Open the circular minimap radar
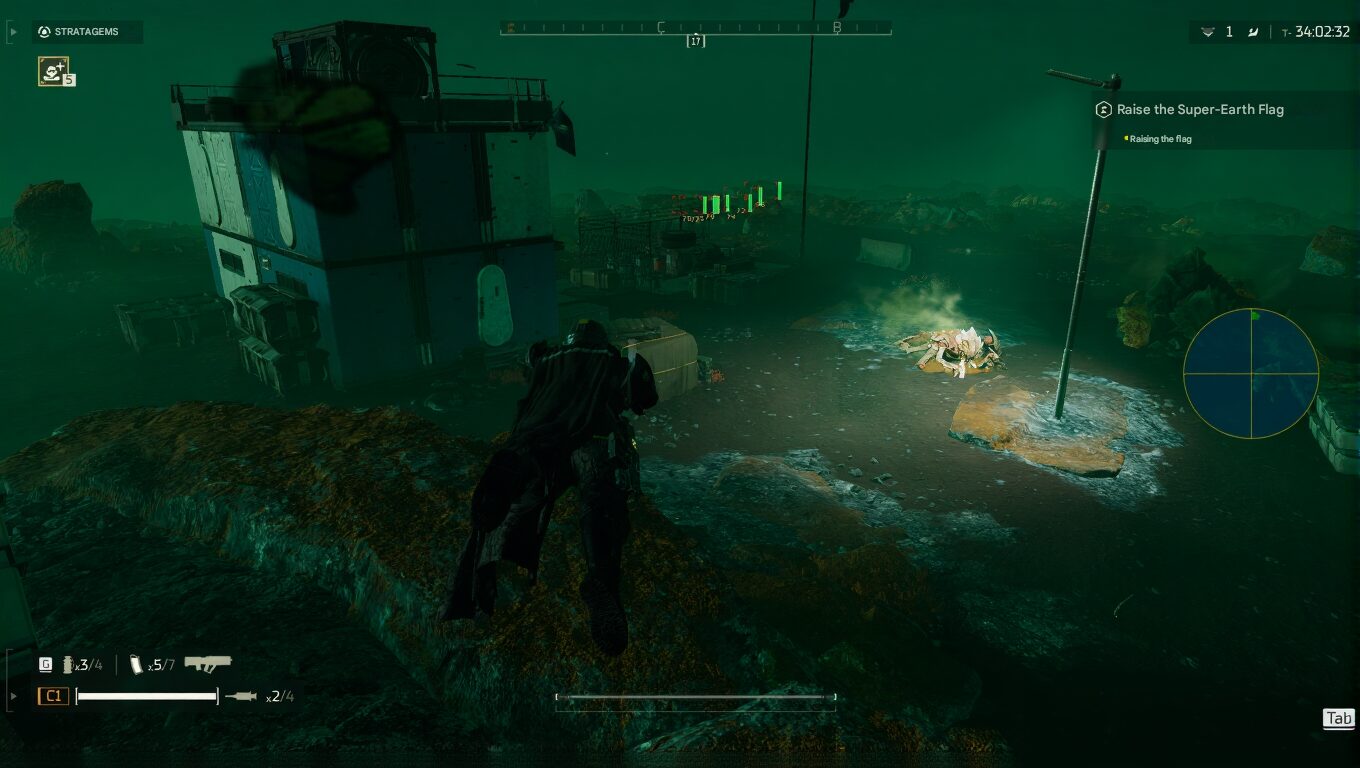1360x768 pixels. 1250,374
